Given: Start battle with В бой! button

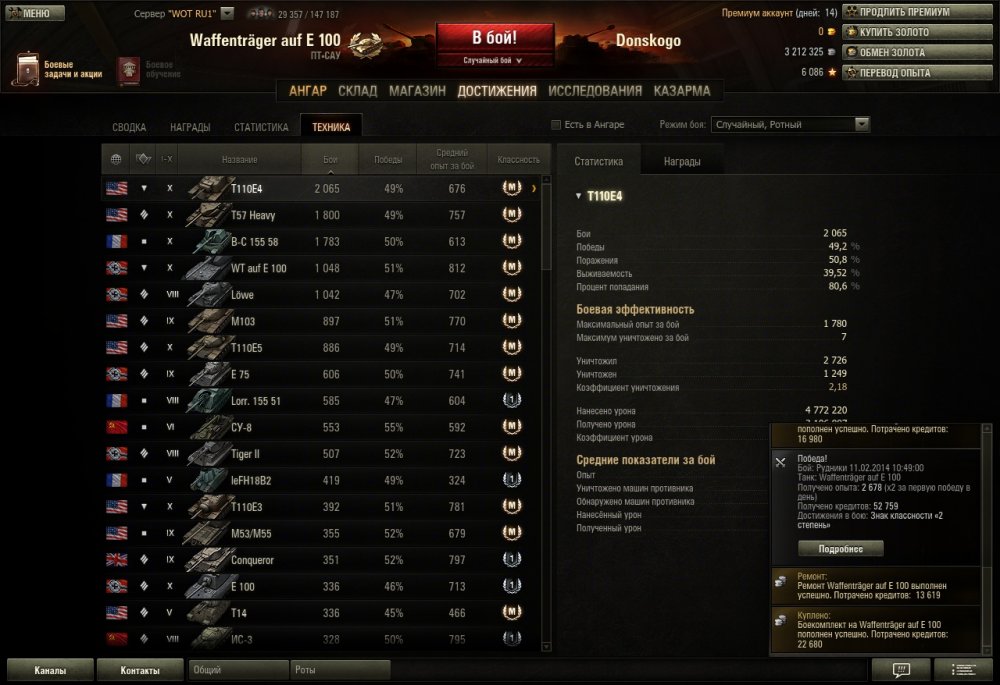Looking at the screenshot, I should click(x=494, y=38).
